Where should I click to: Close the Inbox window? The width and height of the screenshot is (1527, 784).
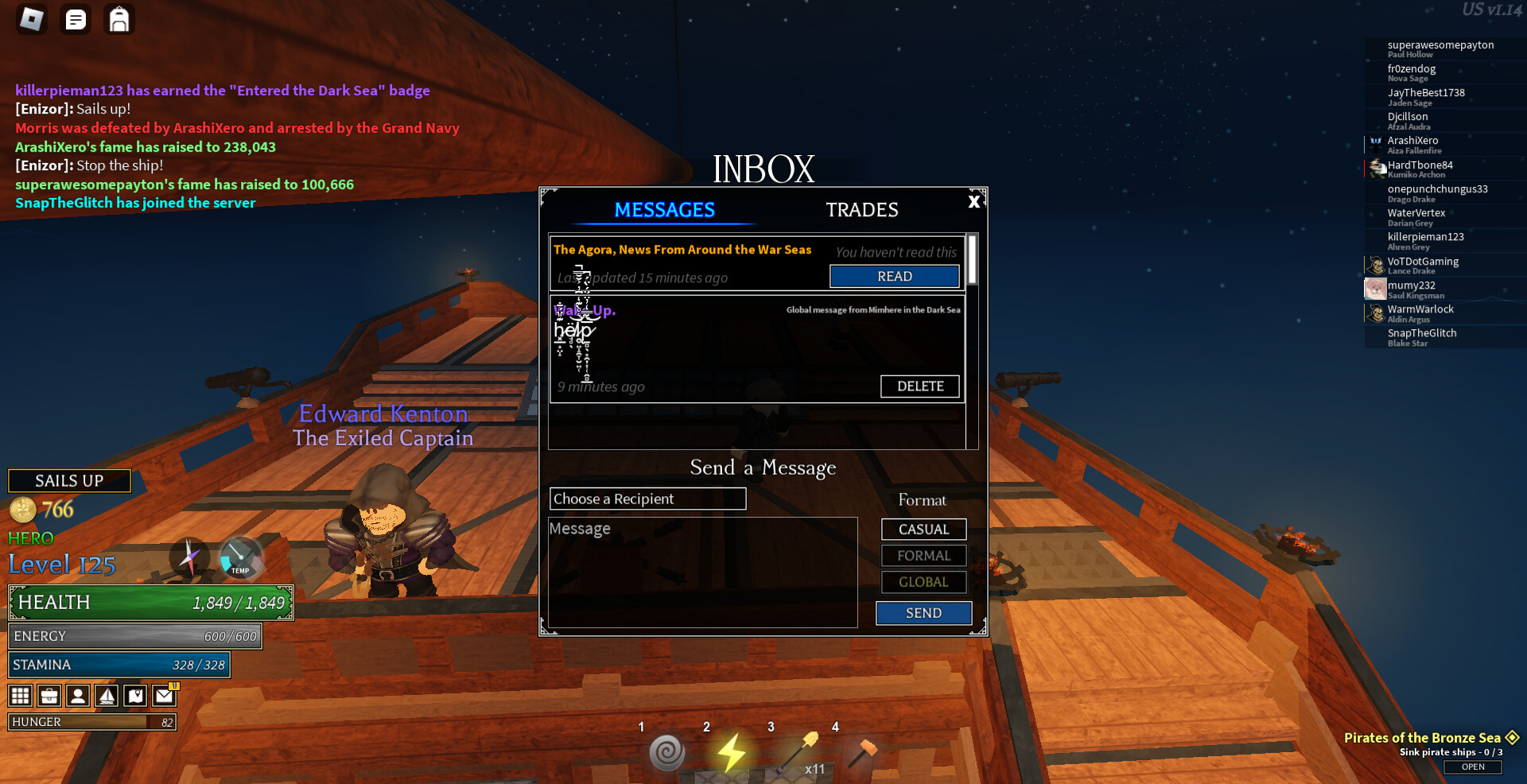pos(973,202)
